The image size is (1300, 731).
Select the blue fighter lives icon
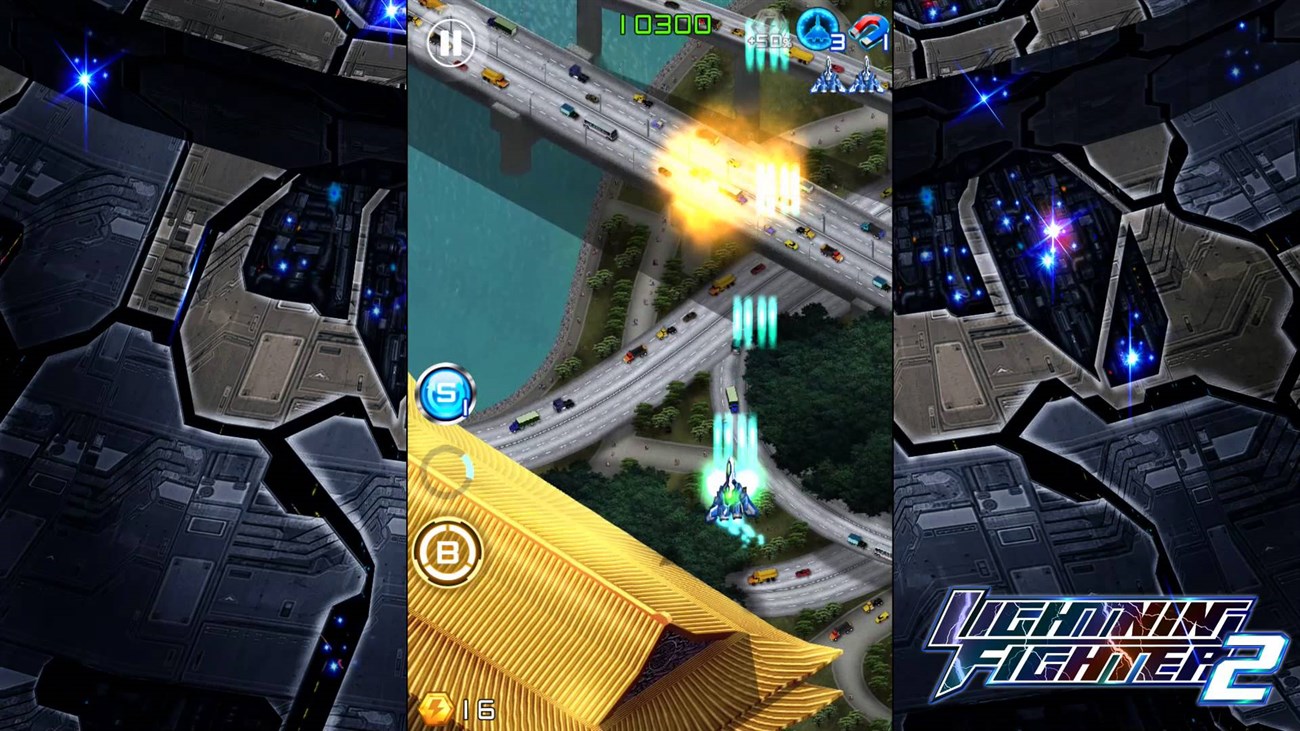click(x=818, y=28)
